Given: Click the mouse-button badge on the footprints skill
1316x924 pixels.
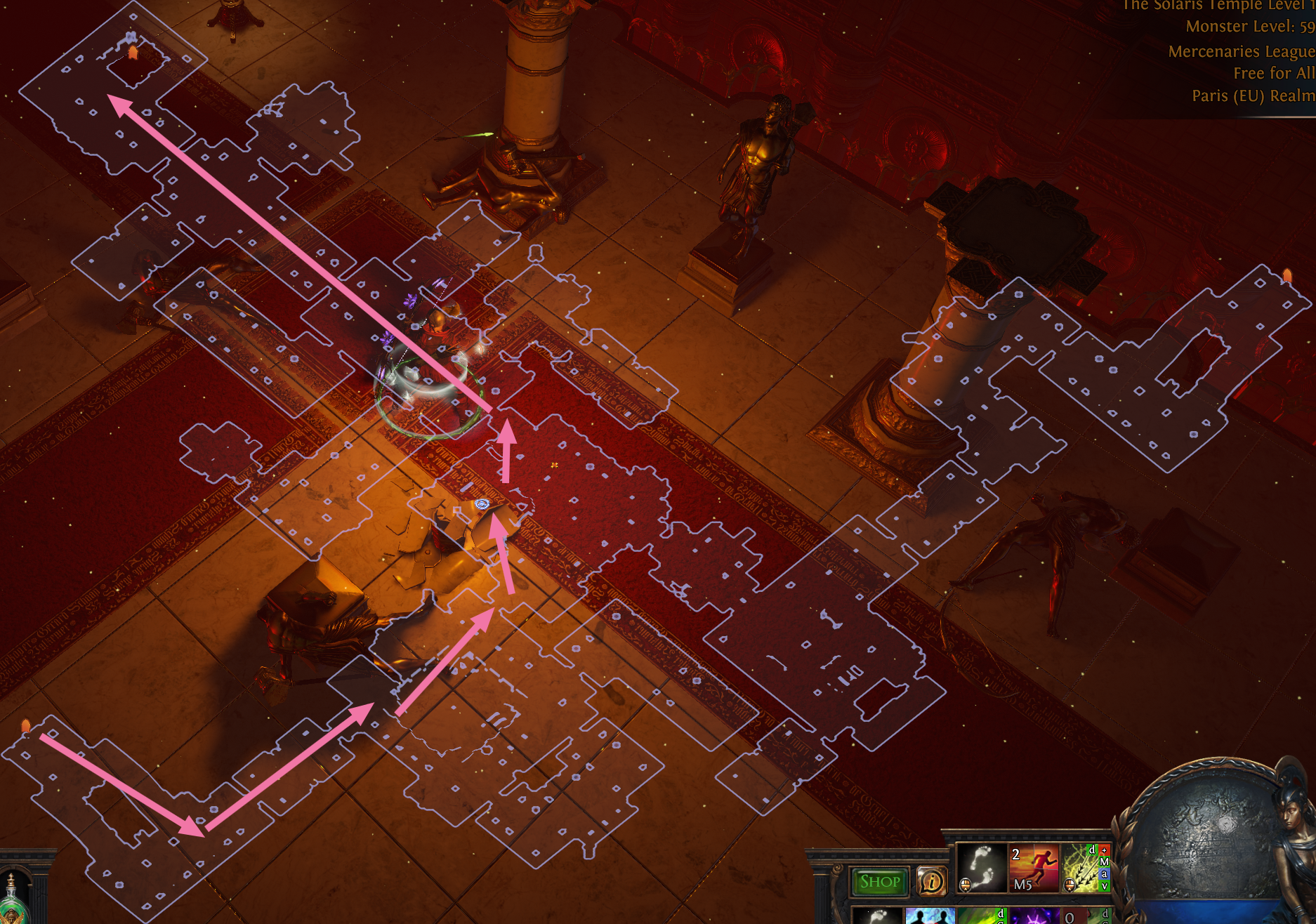Looking at the screenshot, I should click(x=966, y=886).
